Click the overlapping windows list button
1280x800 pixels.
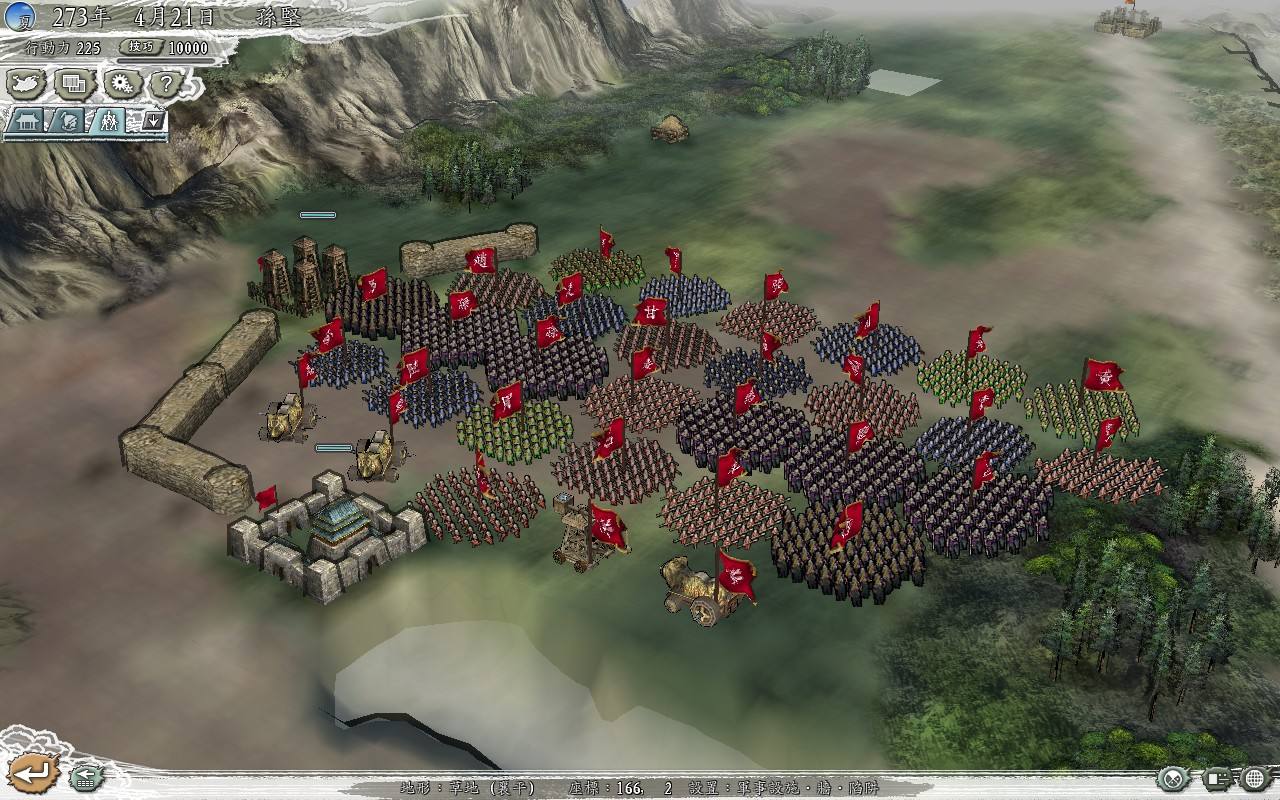tap(74, 84)
